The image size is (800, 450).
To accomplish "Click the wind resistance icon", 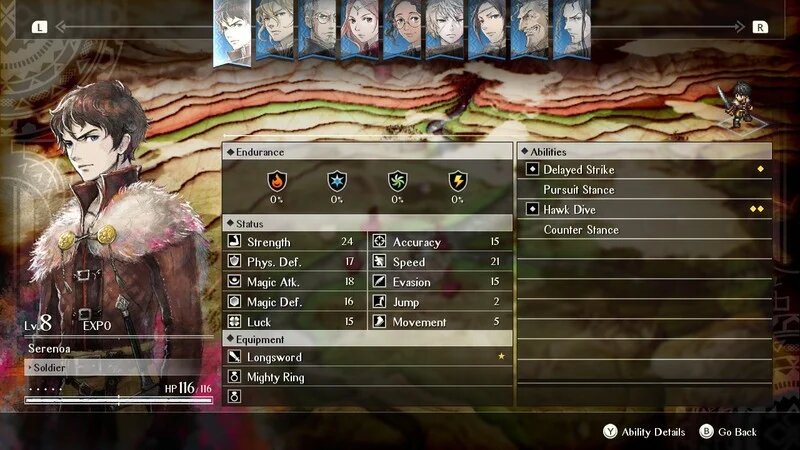I will tap(397, 181).
